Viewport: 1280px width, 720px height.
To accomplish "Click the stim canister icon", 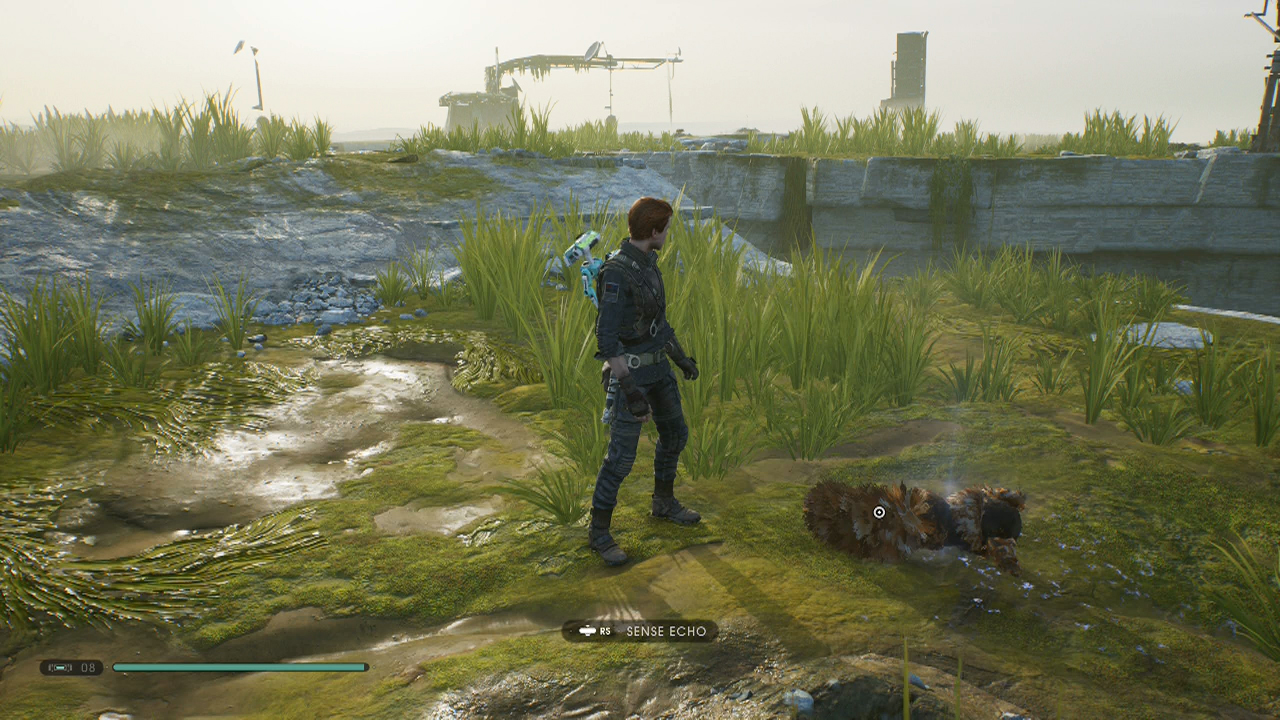I will coord(61,667).
